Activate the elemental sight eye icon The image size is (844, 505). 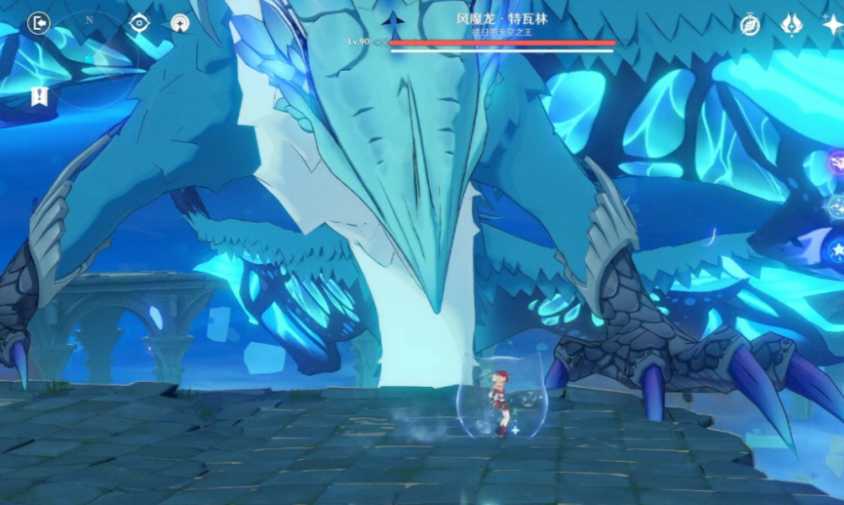point(139,23)
